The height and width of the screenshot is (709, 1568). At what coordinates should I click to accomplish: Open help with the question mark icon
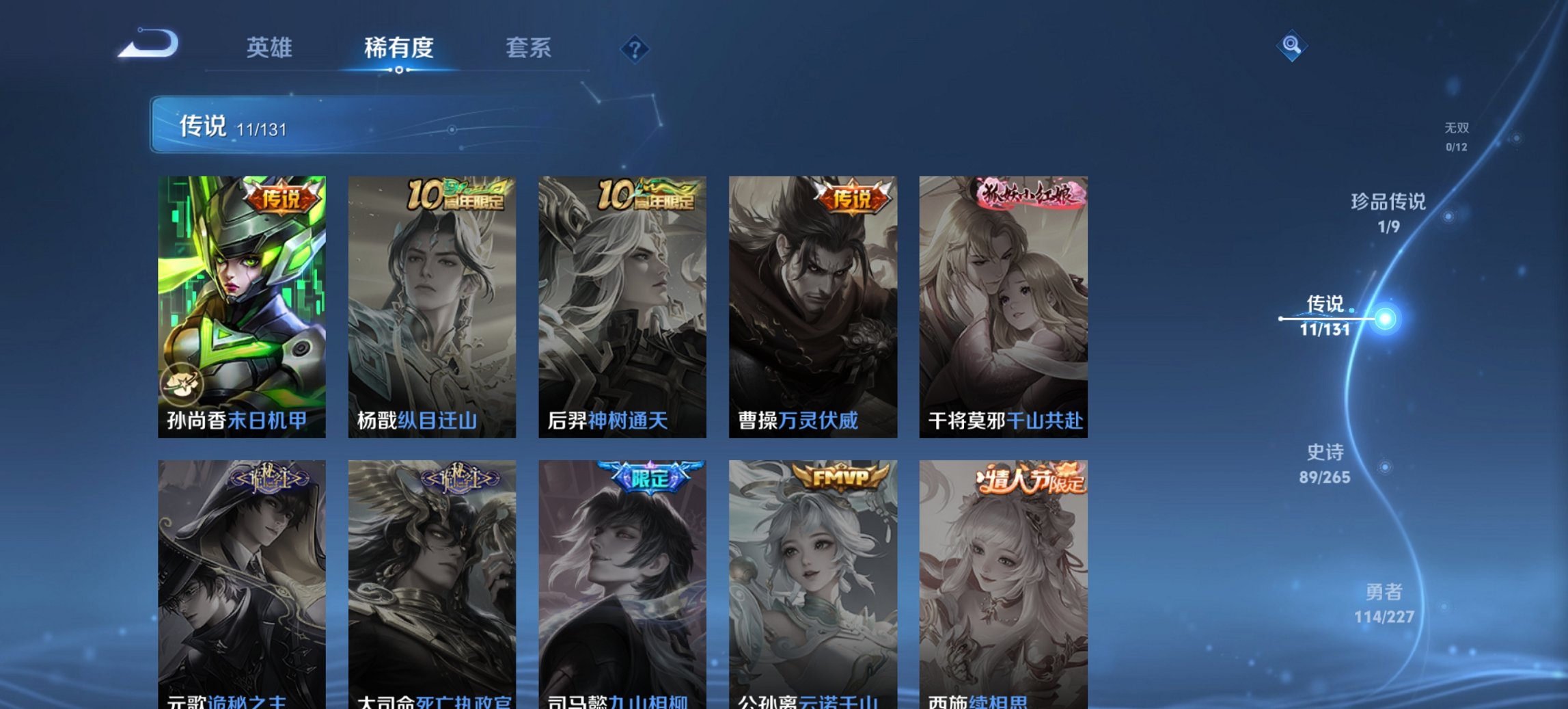tap(635, 49)
